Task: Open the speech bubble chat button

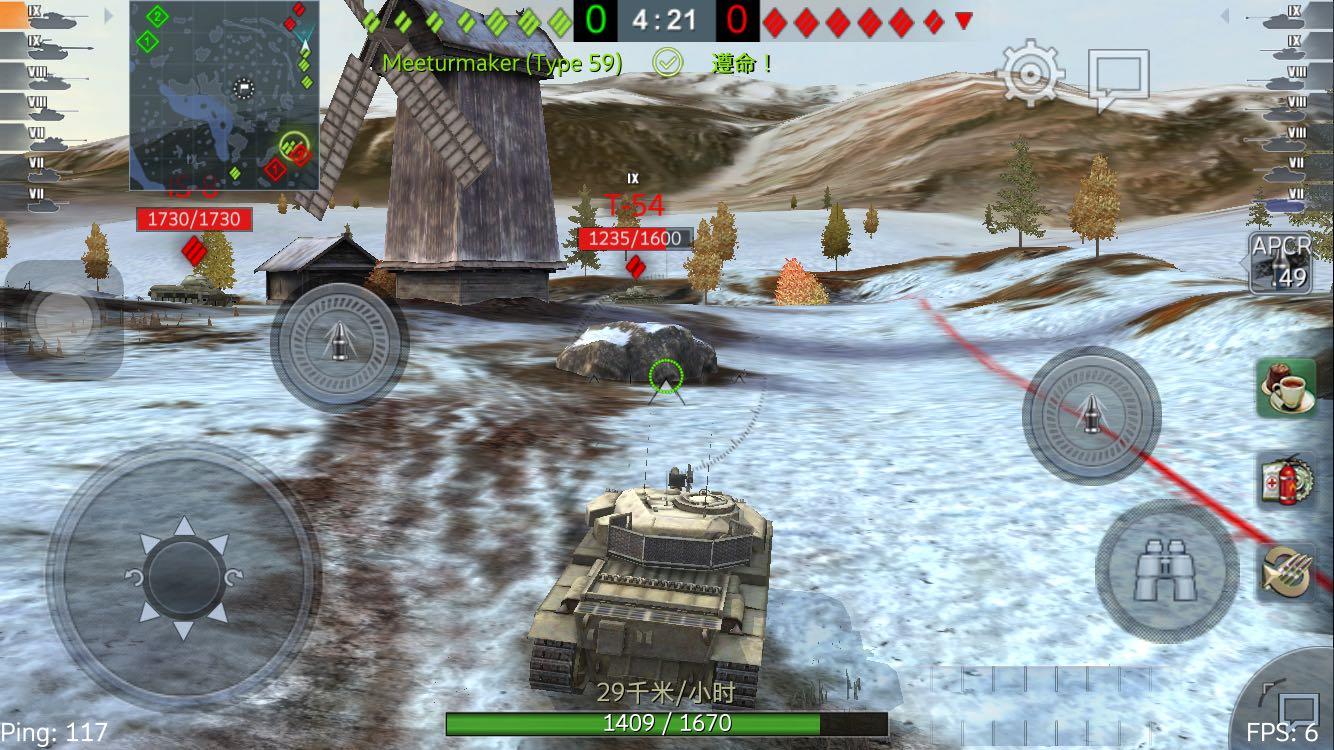Action: click(1119, 78)
